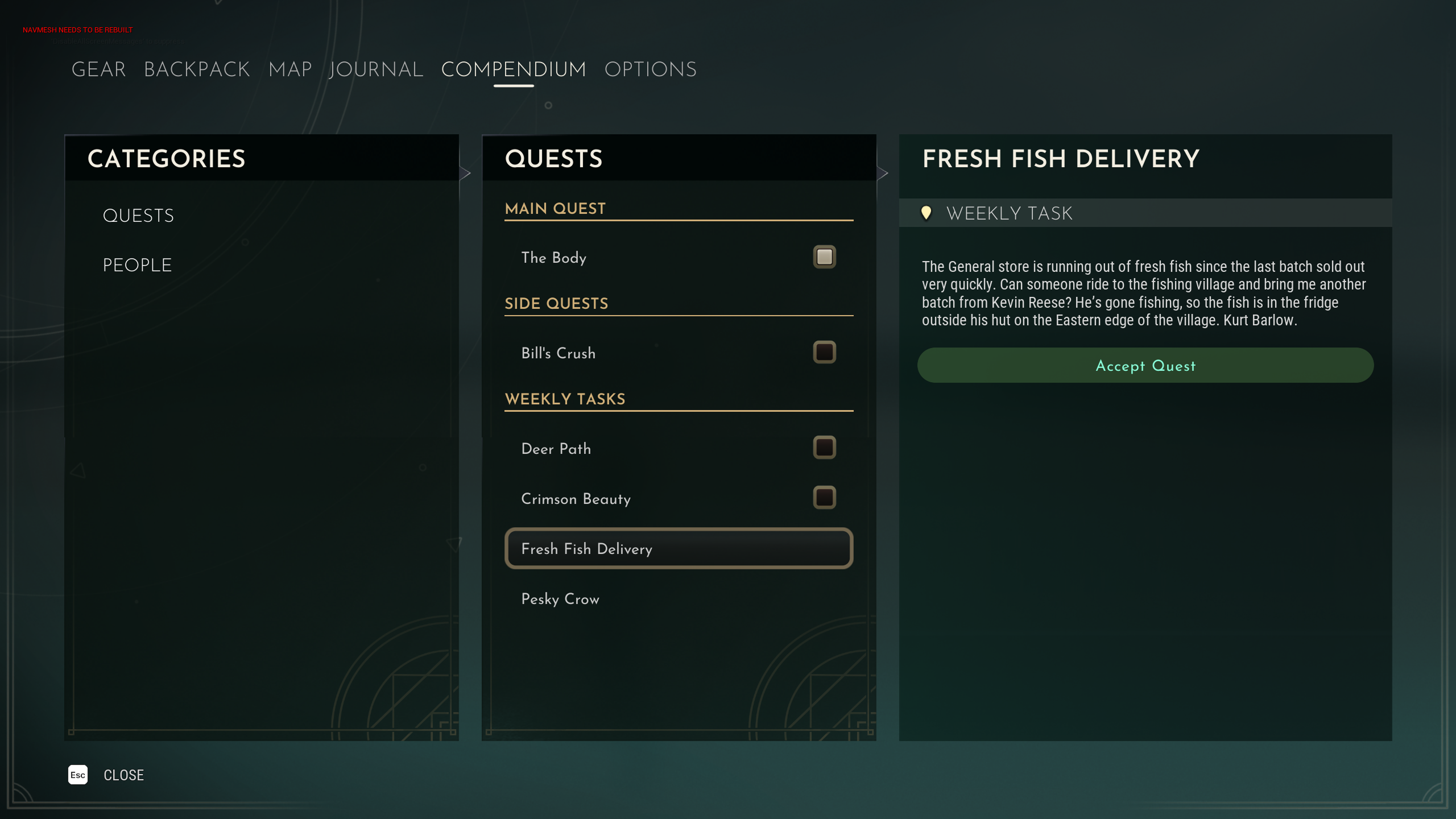Switch to the Gear tab
The image size is (1456, 819).
pos(98,69)
